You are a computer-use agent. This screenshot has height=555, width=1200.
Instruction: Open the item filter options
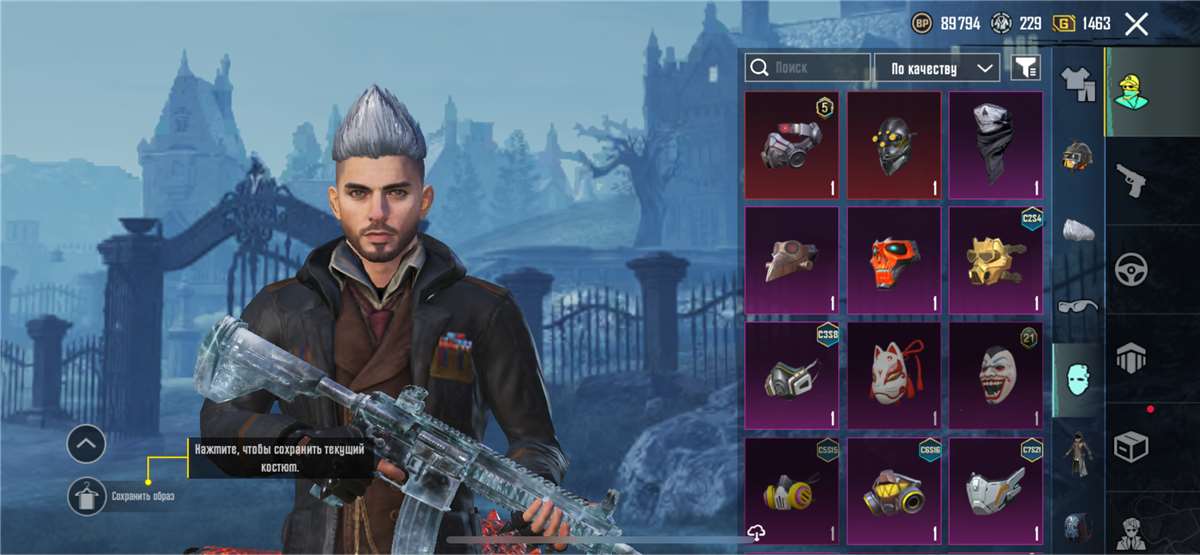point(1026,68)
